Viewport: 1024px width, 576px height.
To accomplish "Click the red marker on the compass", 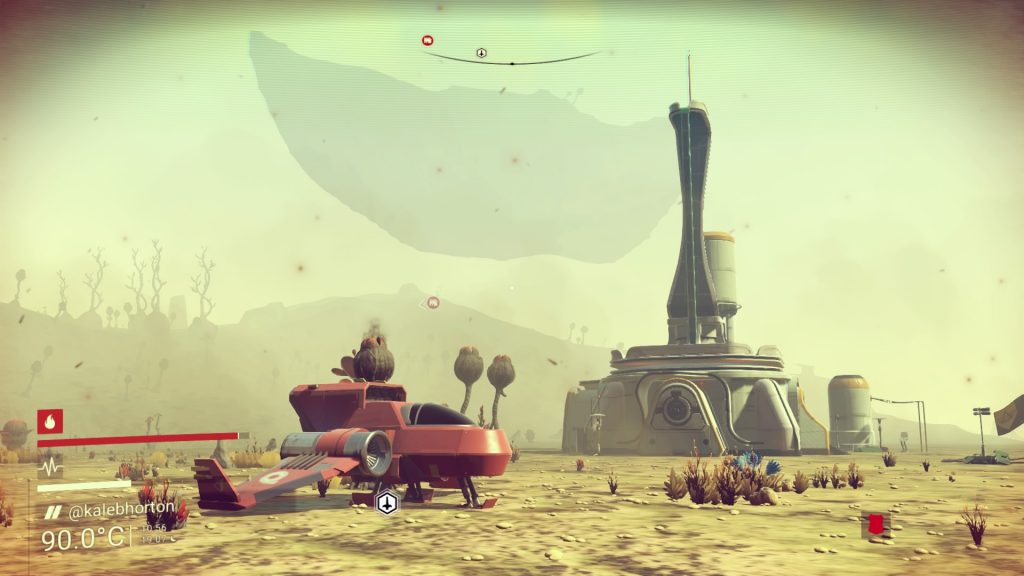I will 427,41.
